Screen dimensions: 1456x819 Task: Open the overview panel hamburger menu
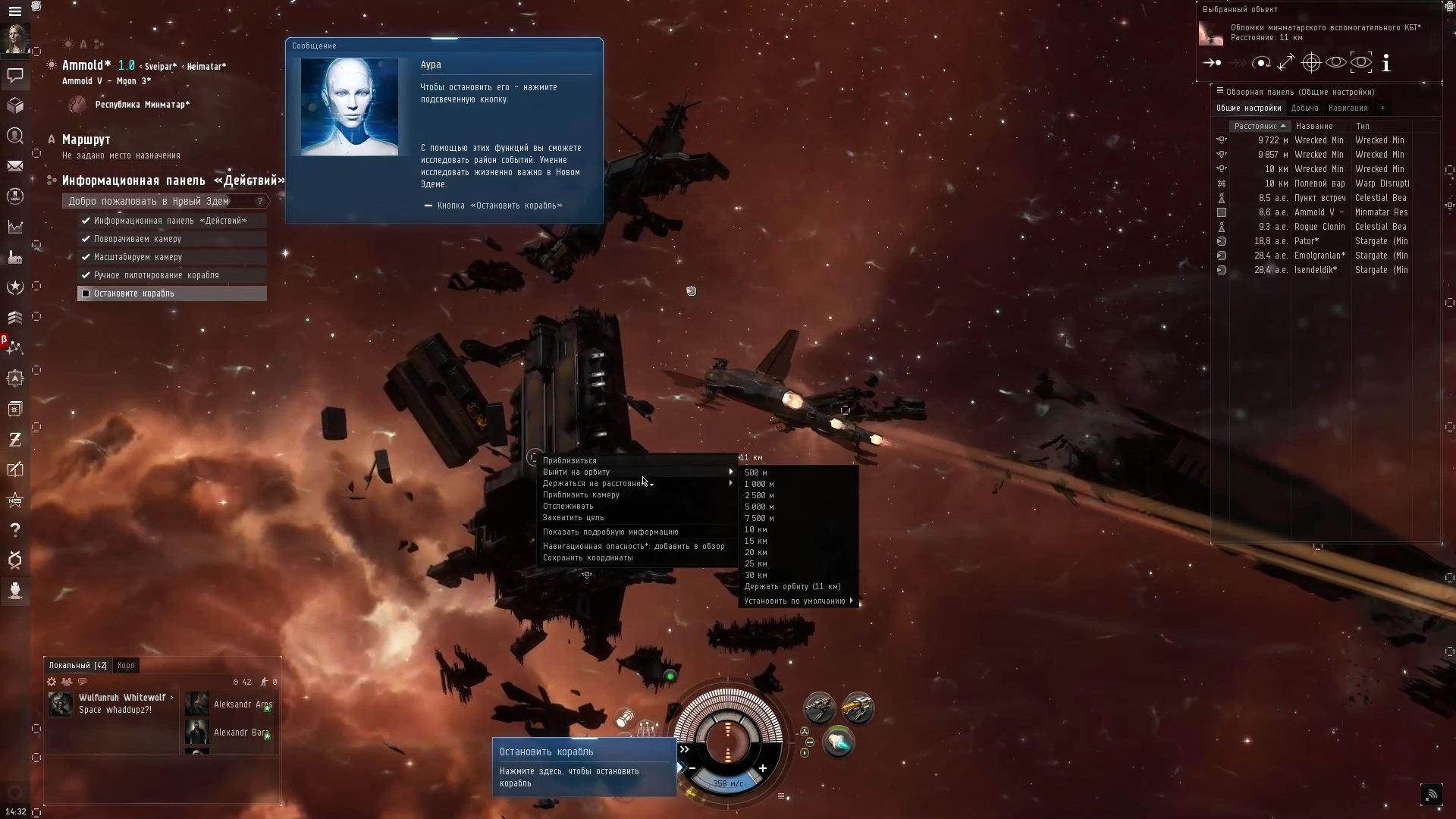point(1221,91)
